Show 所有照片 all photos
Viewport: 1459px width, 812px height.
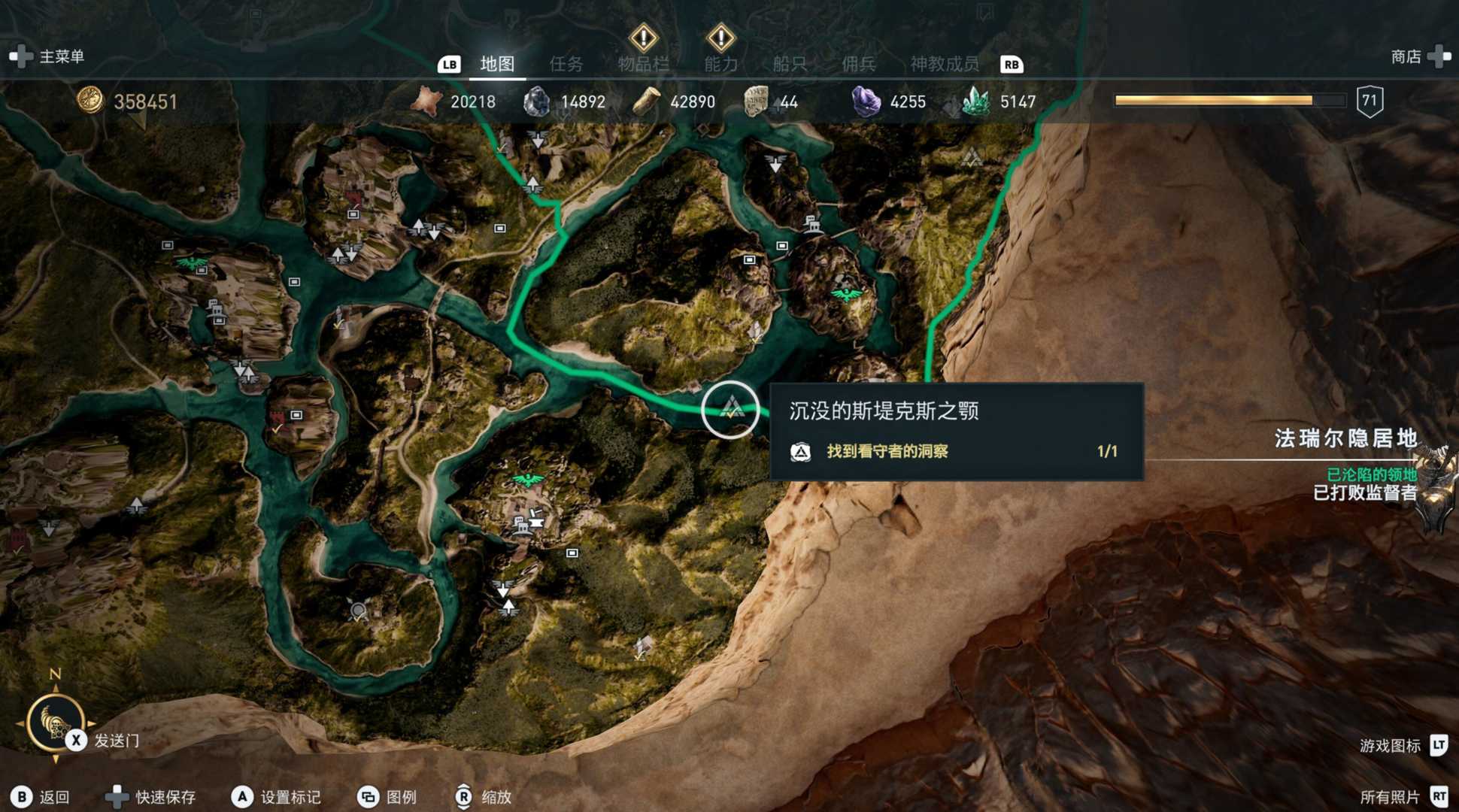tap(1390, 797)
